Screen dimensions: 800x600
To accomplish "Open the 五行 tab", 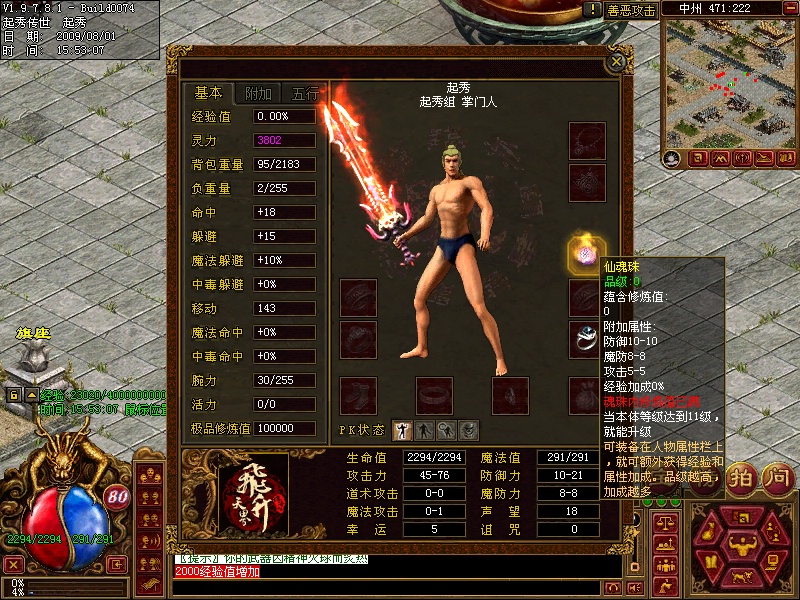I will [304, 94].
